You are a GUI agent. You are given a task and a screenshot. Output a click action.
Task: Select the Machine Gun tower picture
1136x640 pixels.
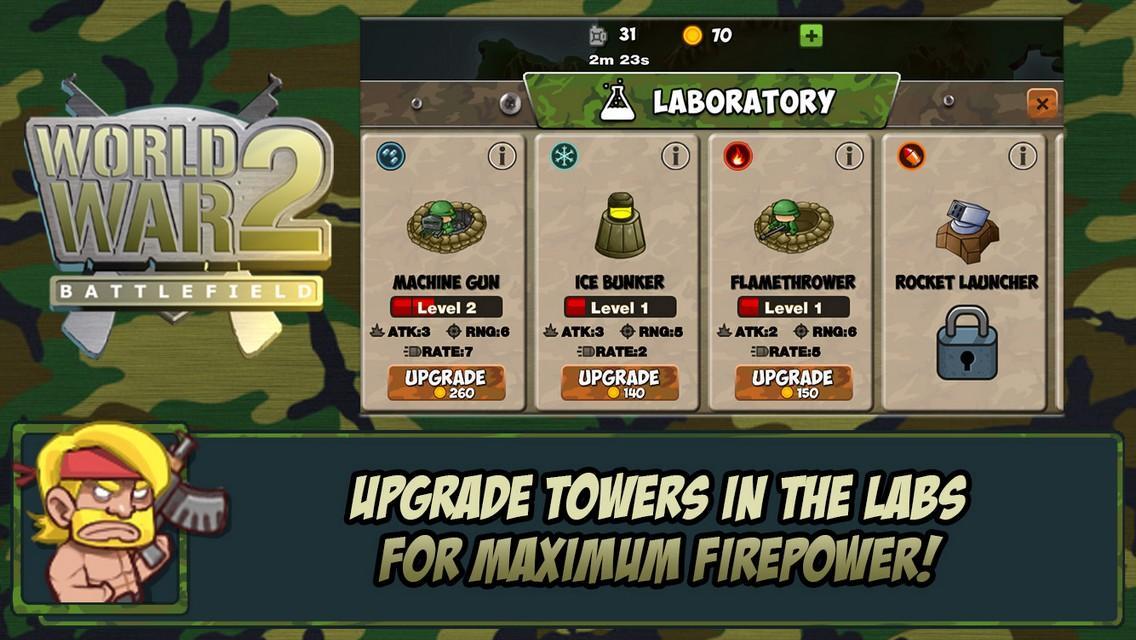(x=445, y=224)
